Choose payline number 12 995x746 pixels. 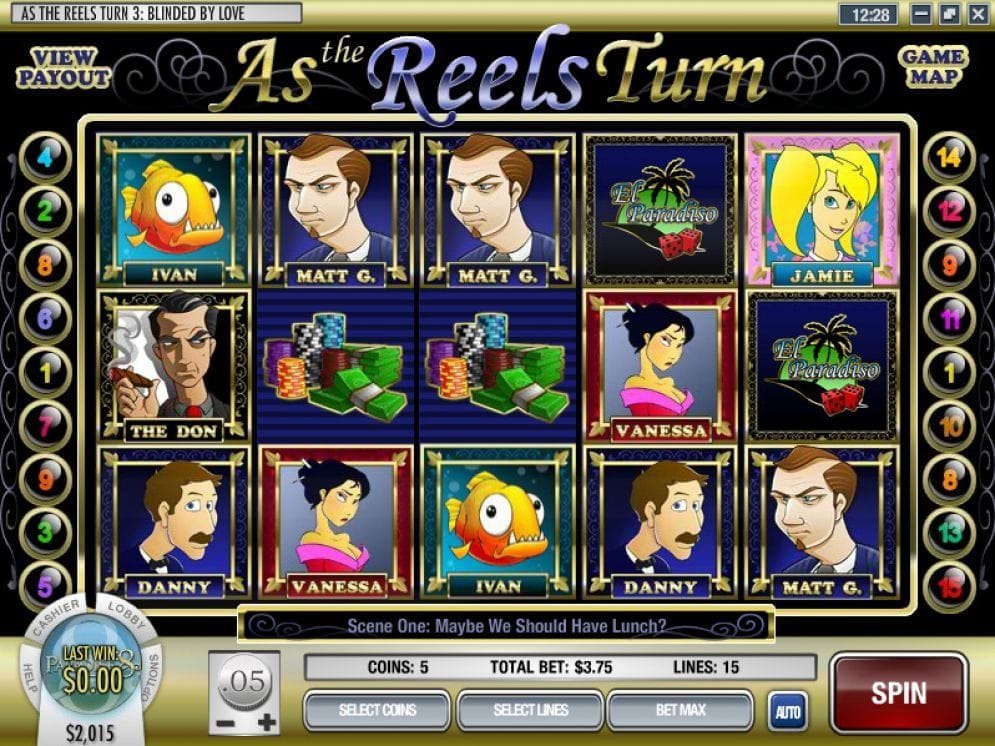[948, 211]
